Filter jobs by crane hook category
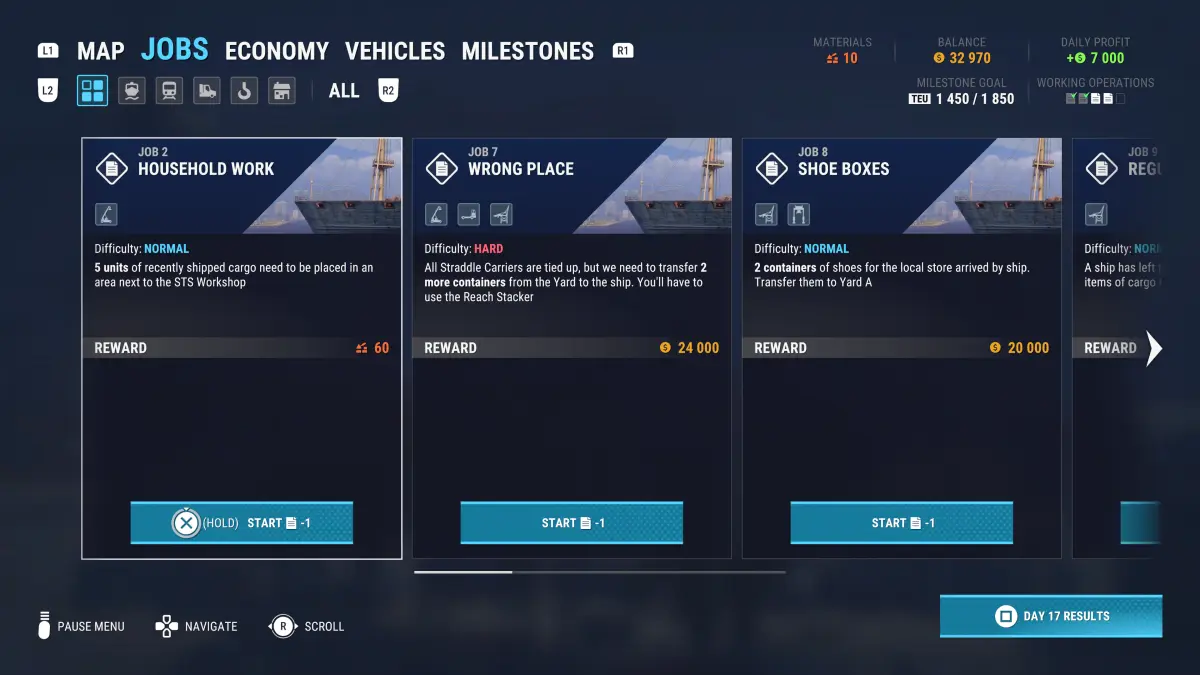This screenshot has width=1200, height=675. point(244,91)
